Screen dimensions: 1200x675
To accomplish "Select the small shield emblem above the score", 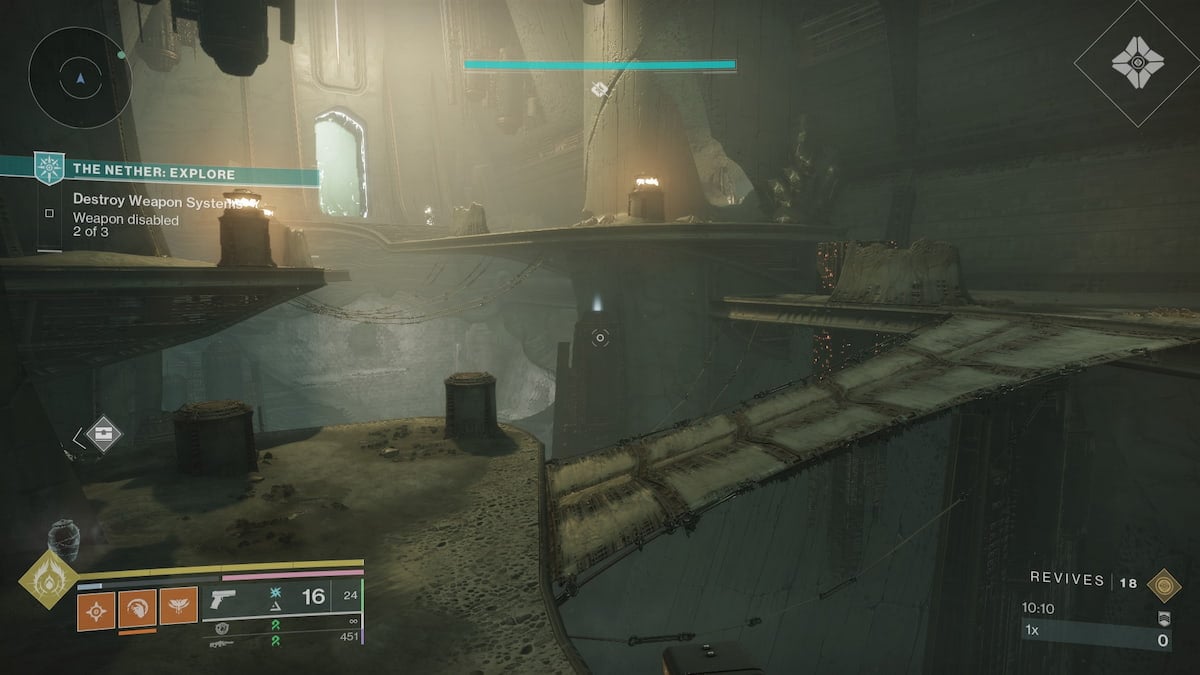I will pyautogui.click(x=1162, y=618).
